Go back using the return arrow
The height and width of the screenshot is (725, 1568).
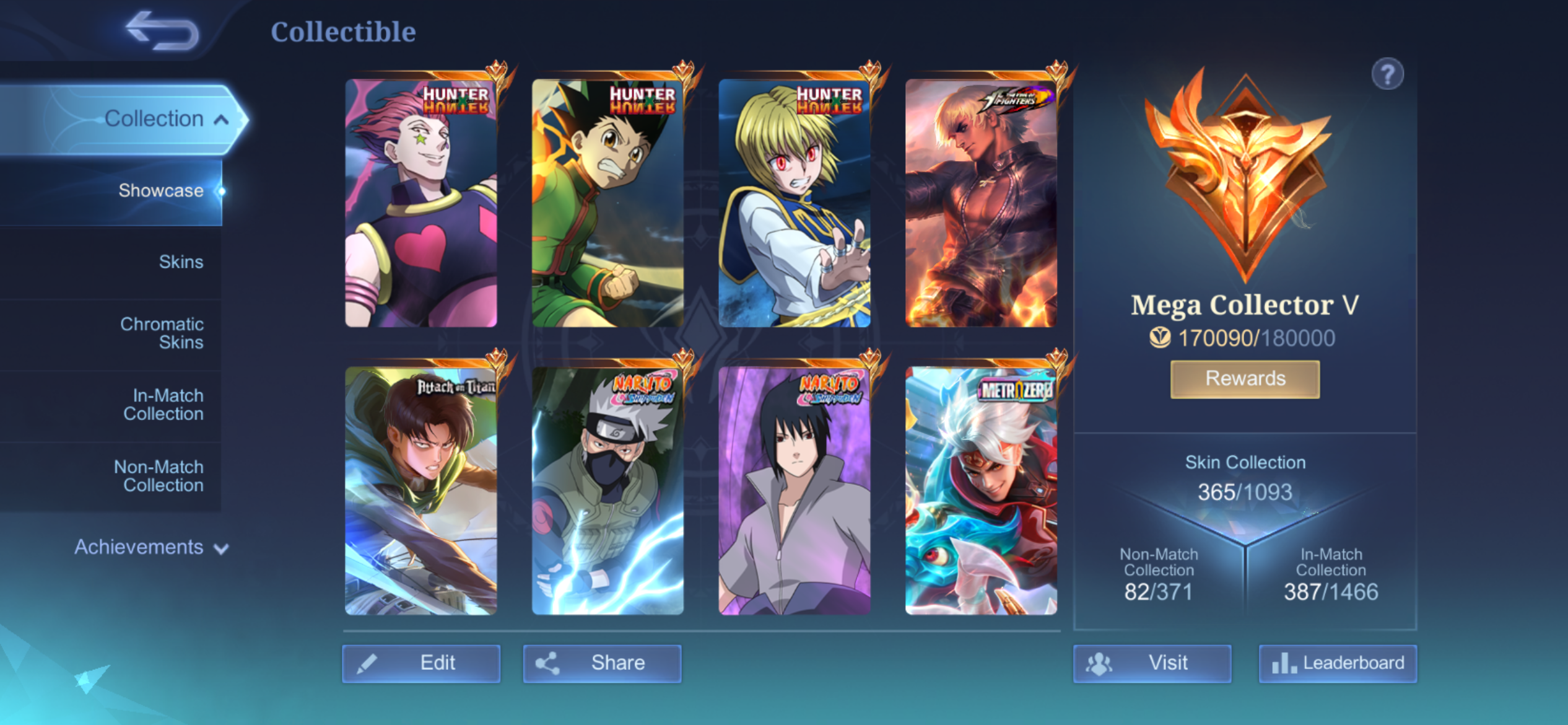click(162, 31)
